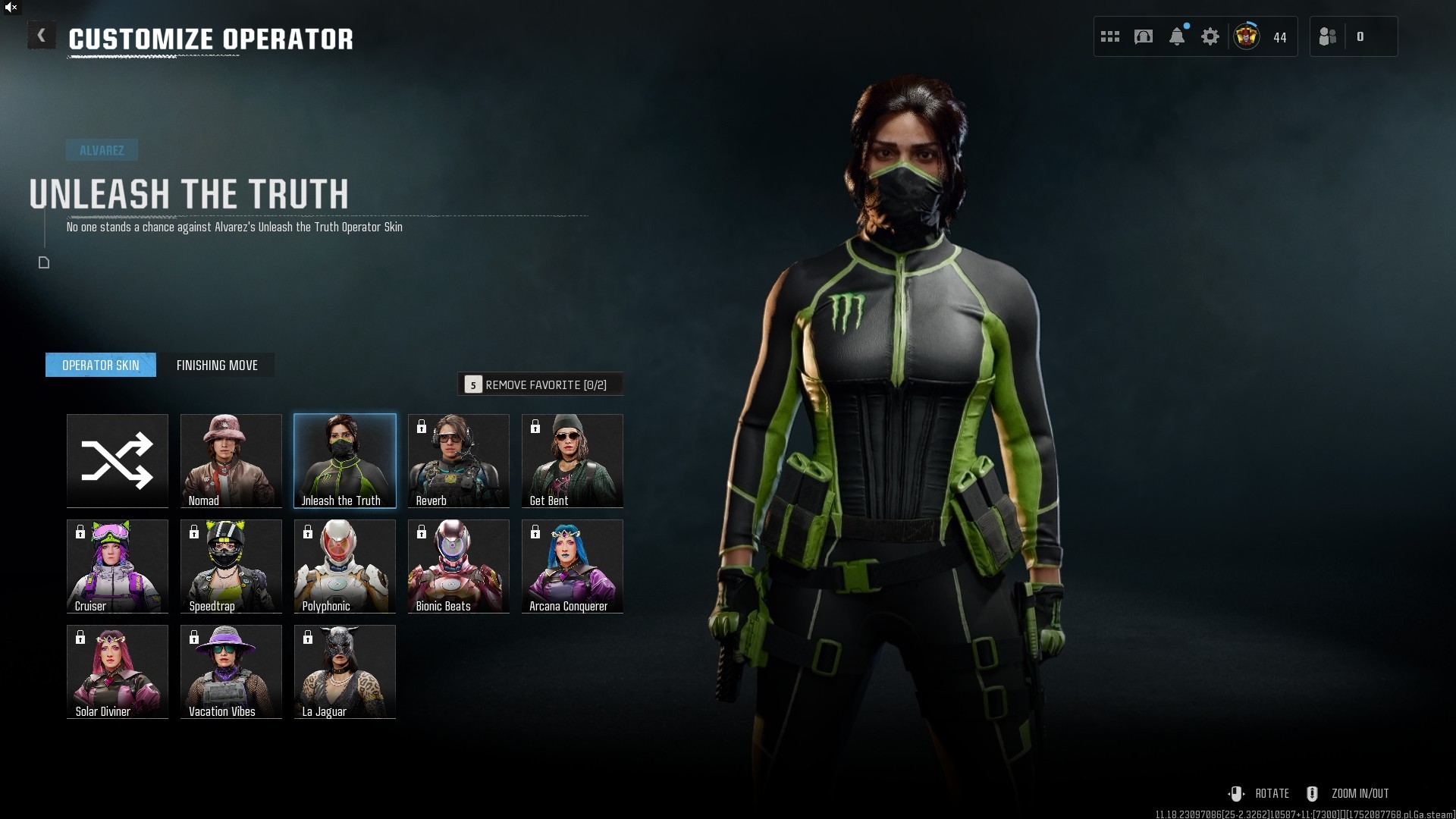The width and height of the screenshot is (1456, 819).
Task: Select the Nomad operator skin
Action: click(231, 460)
